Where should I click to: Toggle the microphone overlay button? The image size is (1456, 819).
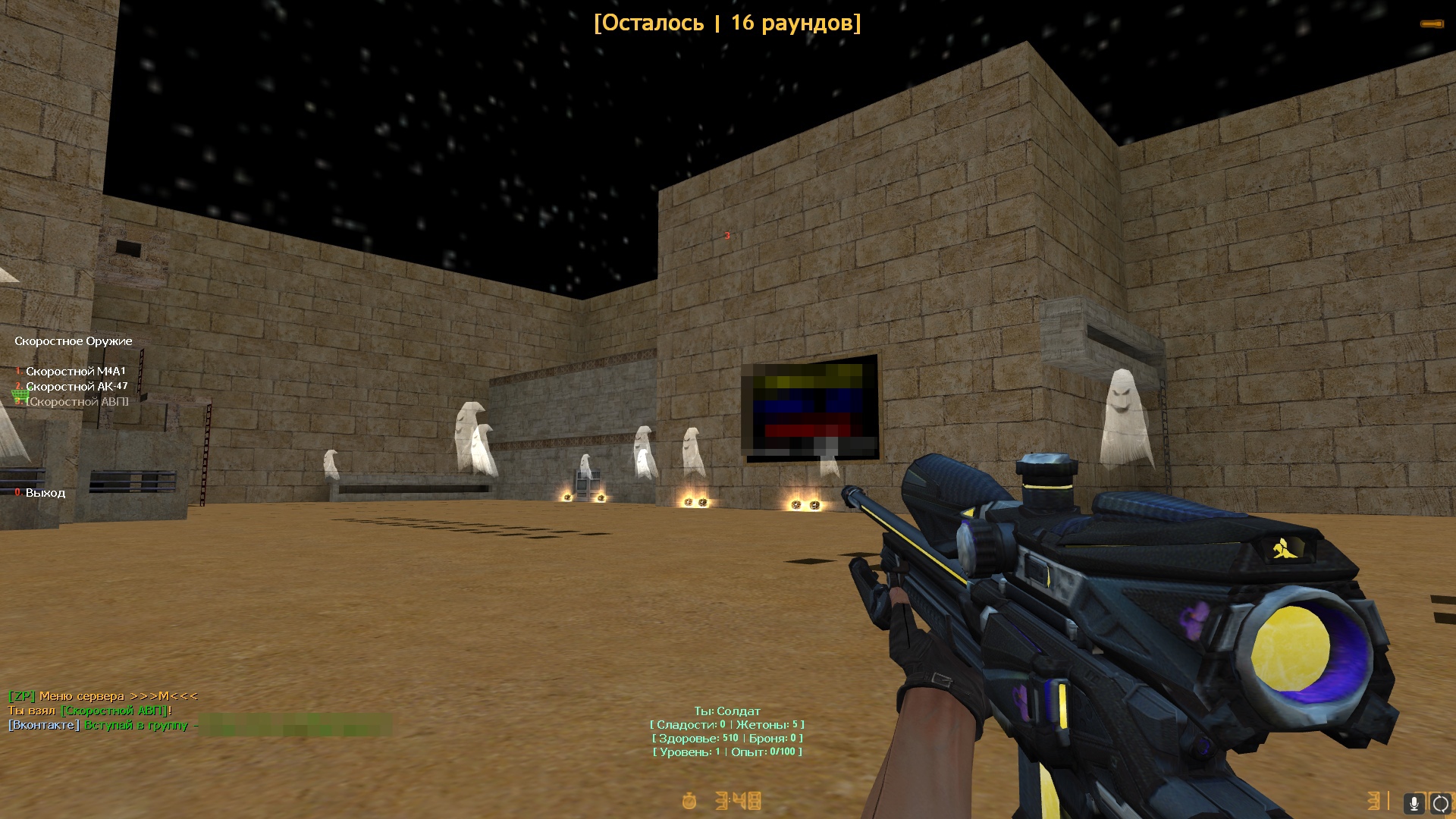click(x=1414, y=803)
